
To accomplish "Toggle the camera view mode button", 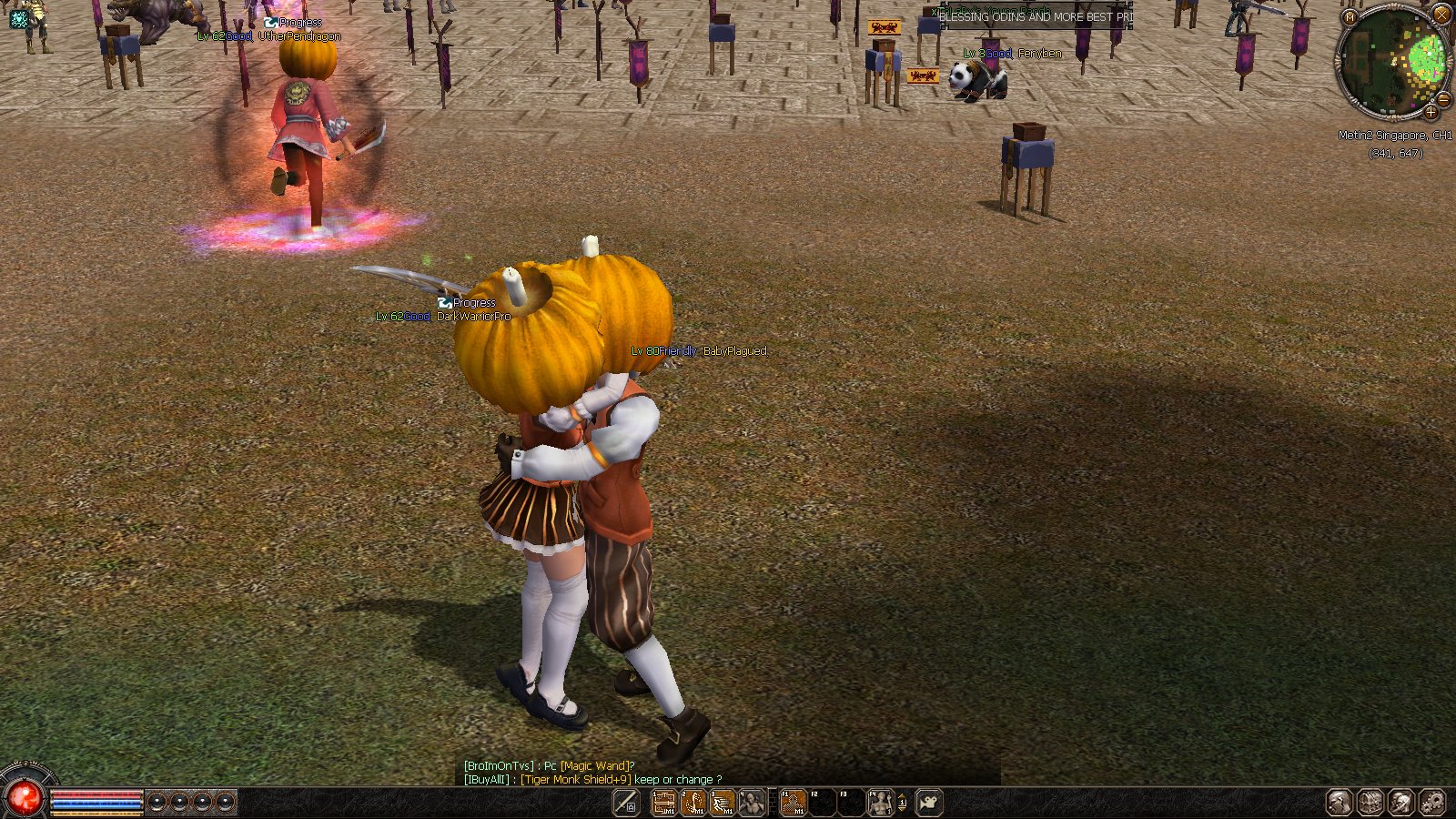I will 929,803.
